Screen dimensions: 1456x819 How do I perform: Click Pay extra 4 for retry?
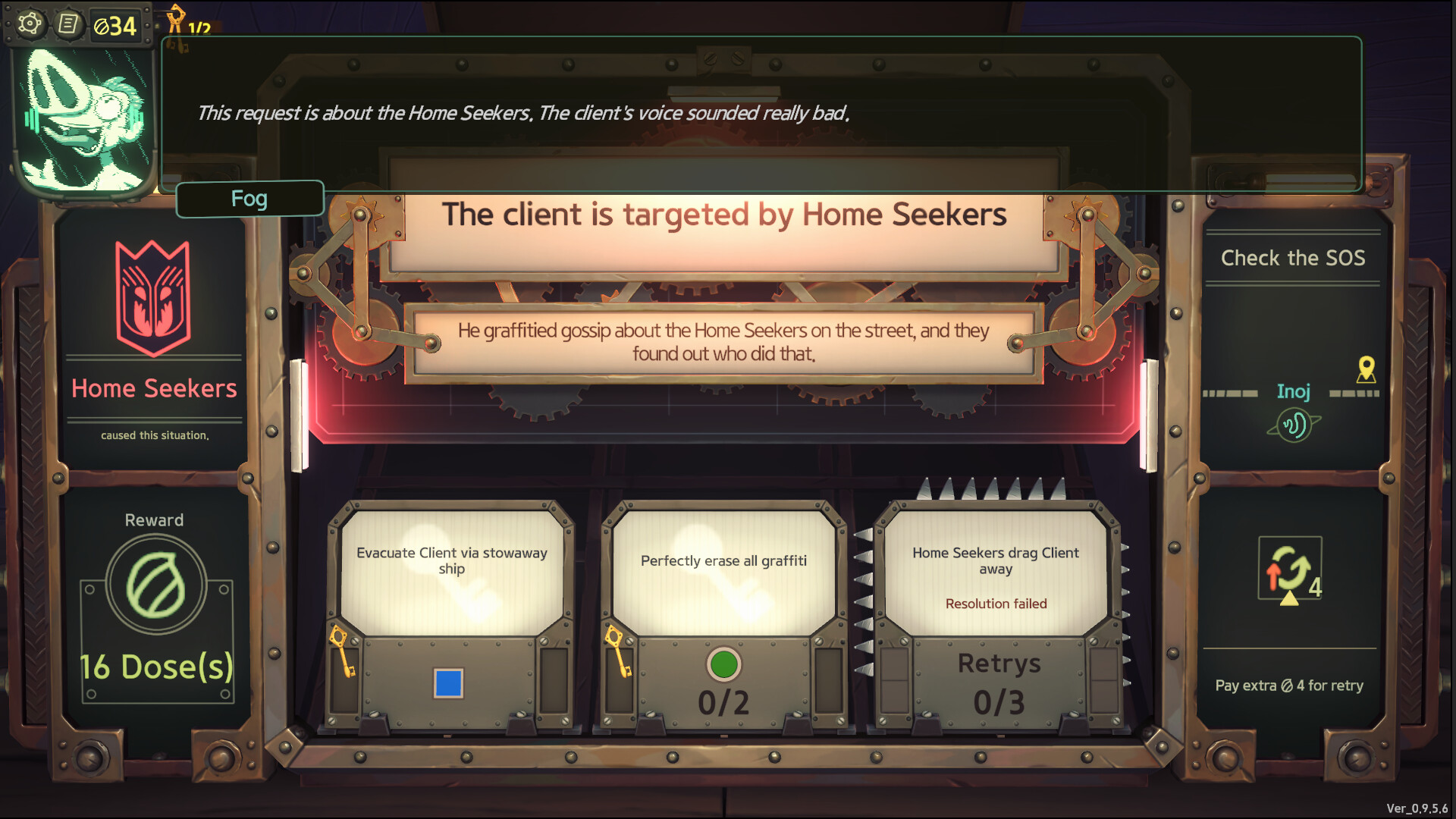[x=1289, y=686]
